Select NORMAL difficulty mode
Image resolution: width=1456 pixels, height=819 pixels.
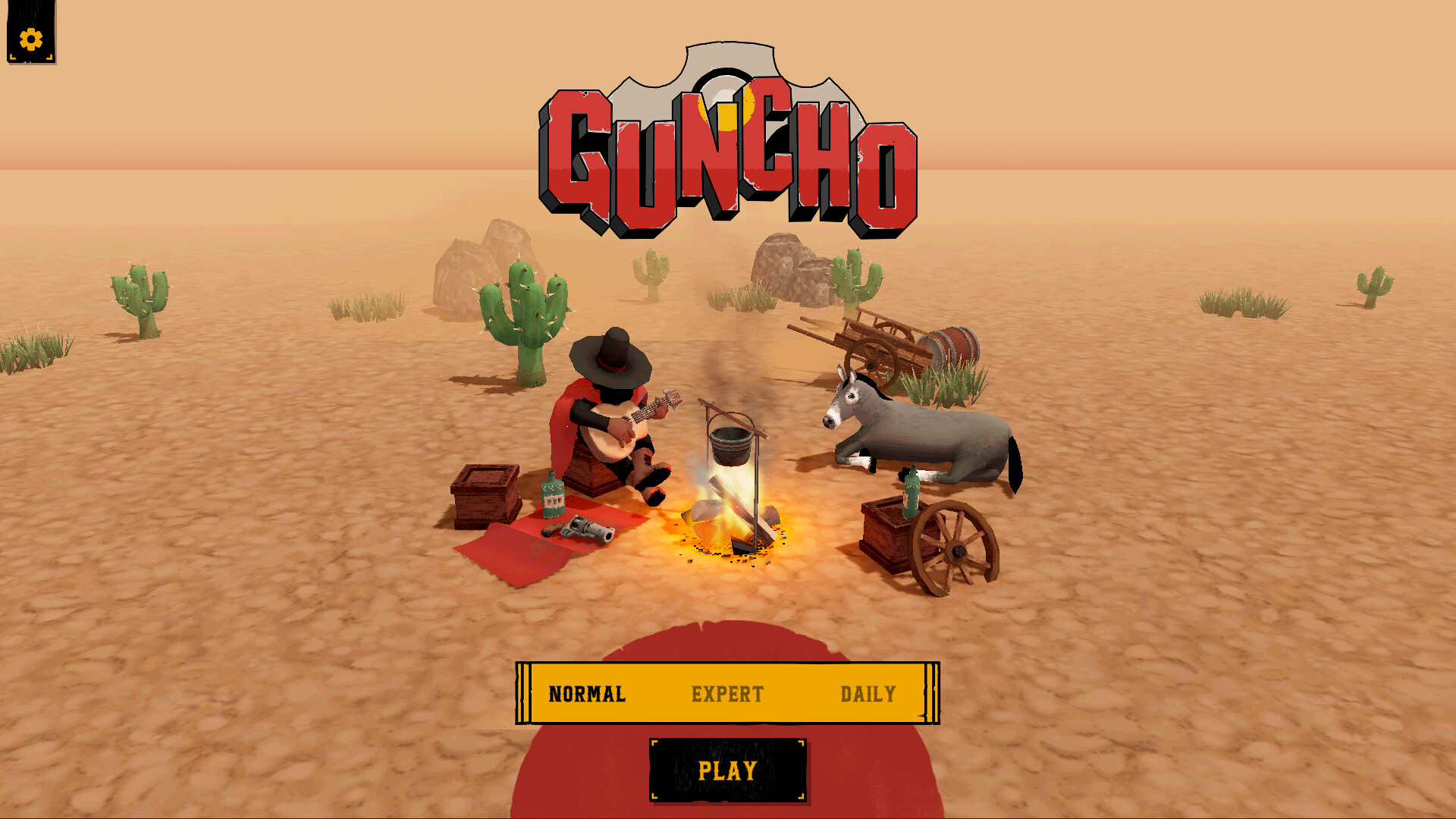(588, 693)
